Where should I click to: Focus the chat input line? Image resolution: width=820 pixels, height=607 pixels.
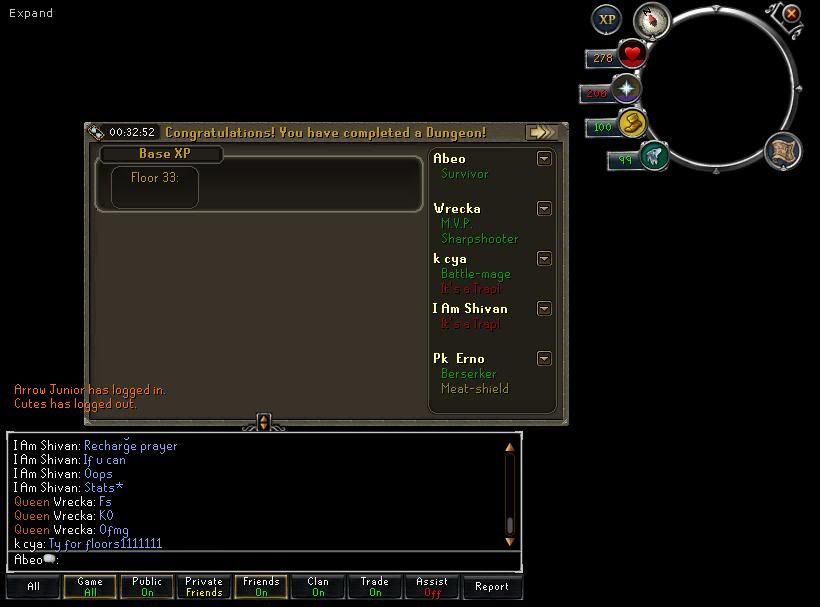click(x=260, y=560)
